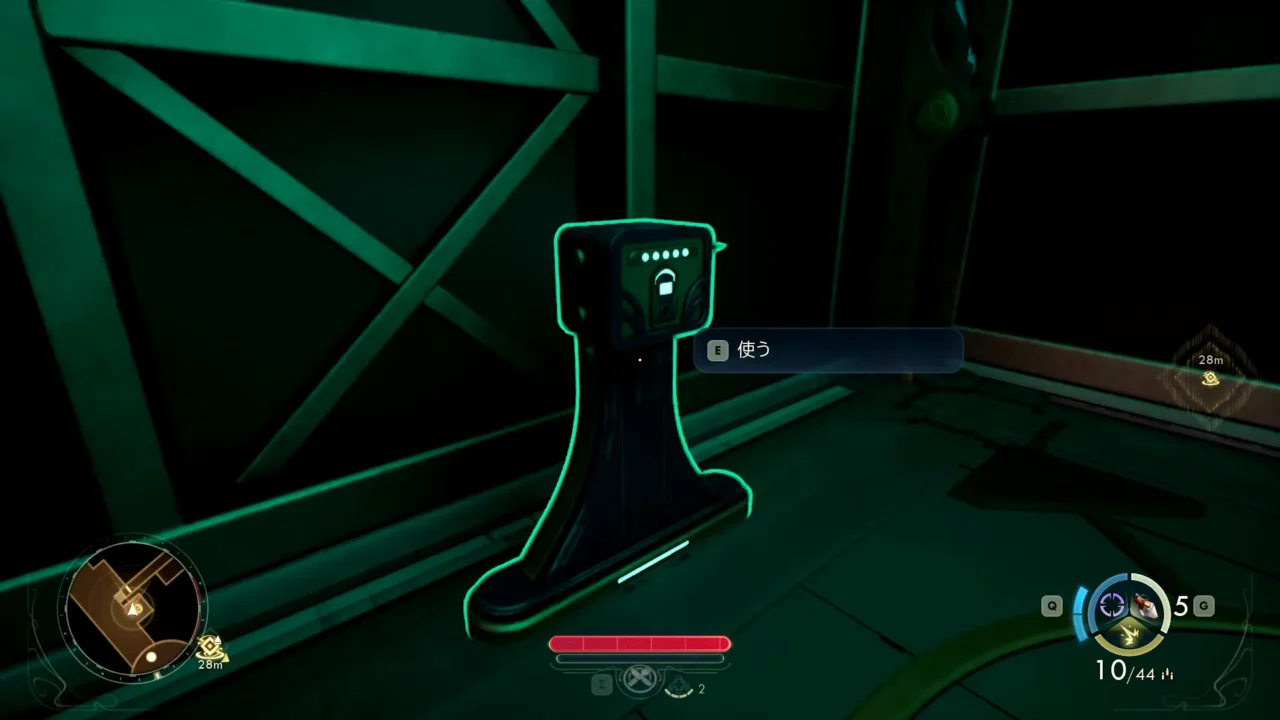Trigger the yellow lightning spark ability
The width and height of the screenshot is (1280, 720).
coord(1129,632)
